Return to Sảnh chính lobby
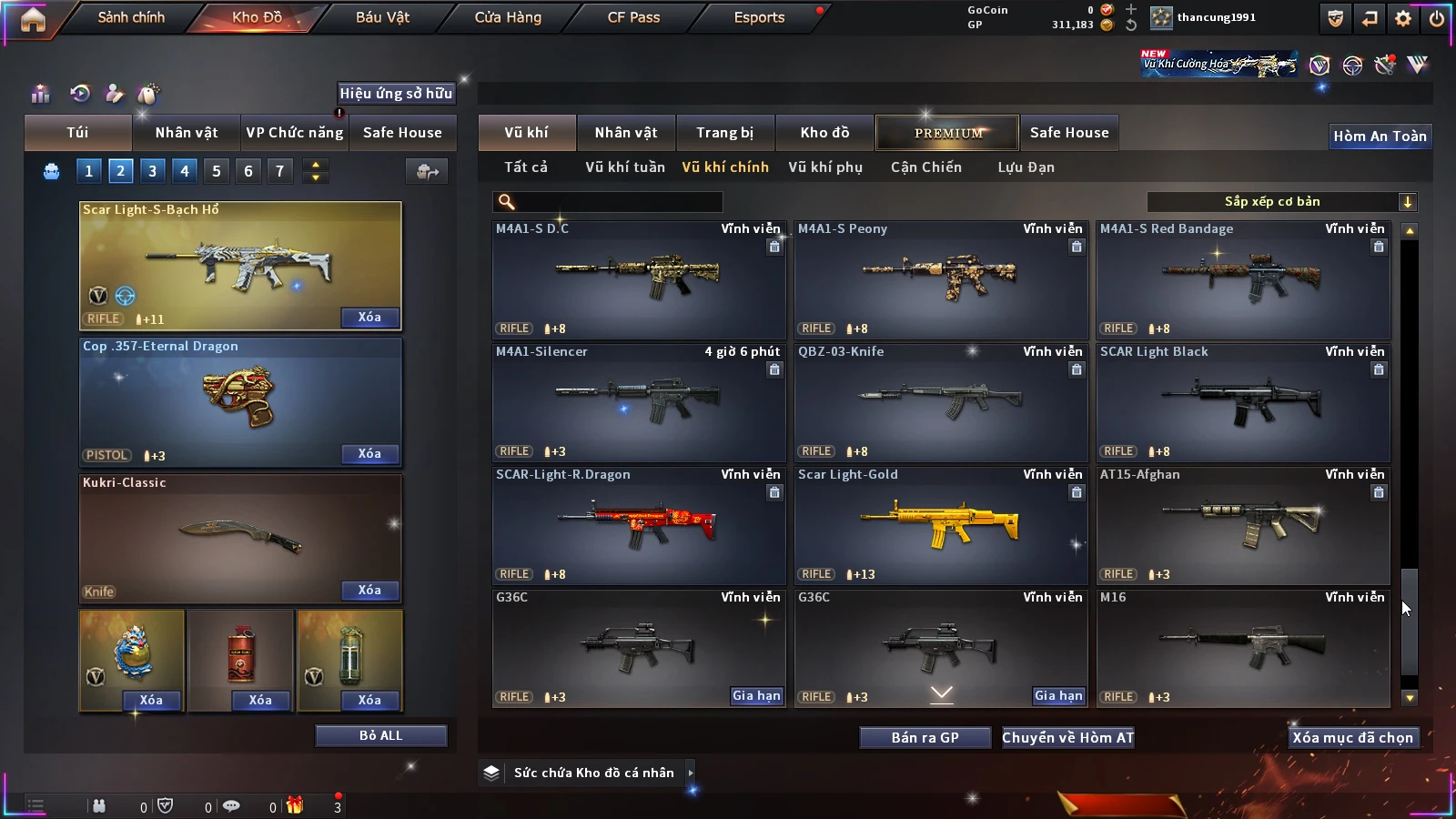The height and width of the screenshot is (819, 1456). pyautogui.click(x=131, y=17)
